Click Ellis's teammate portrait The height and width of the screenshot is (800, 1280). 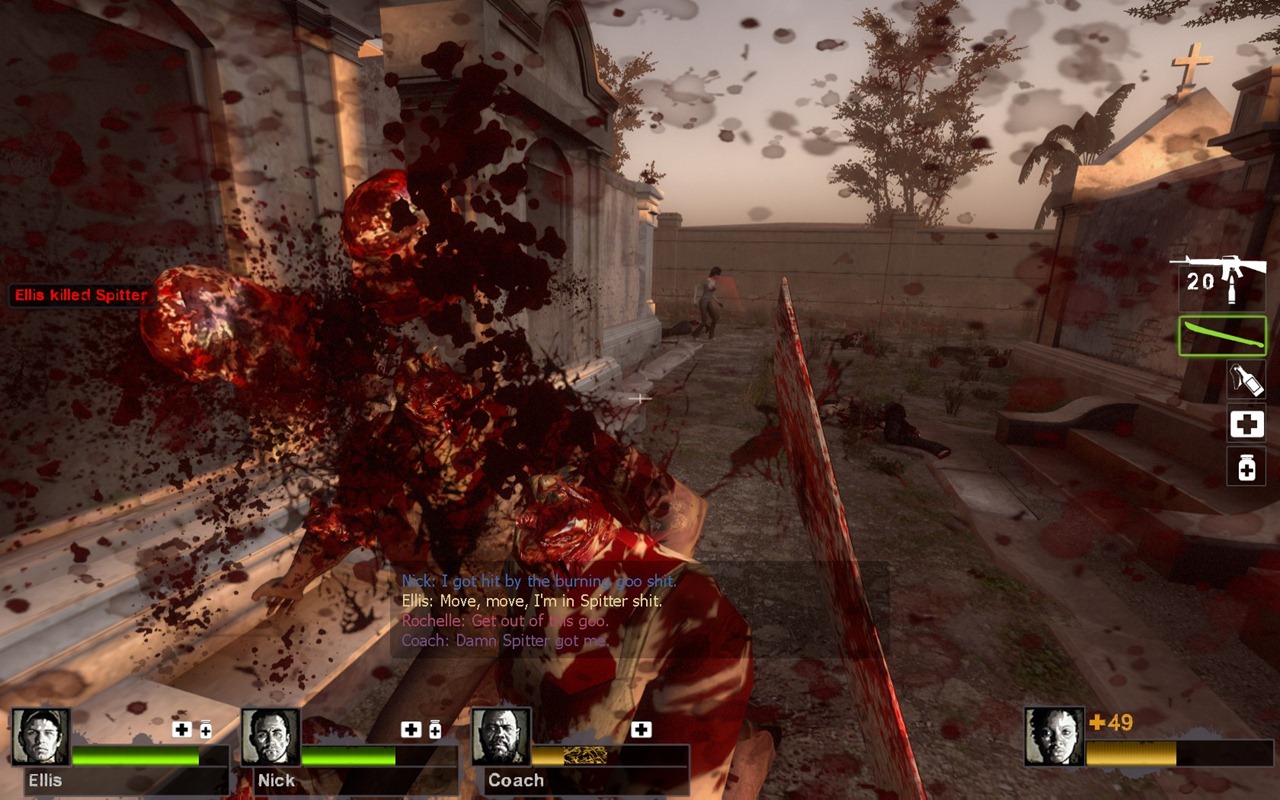click(x=41, y=737)
